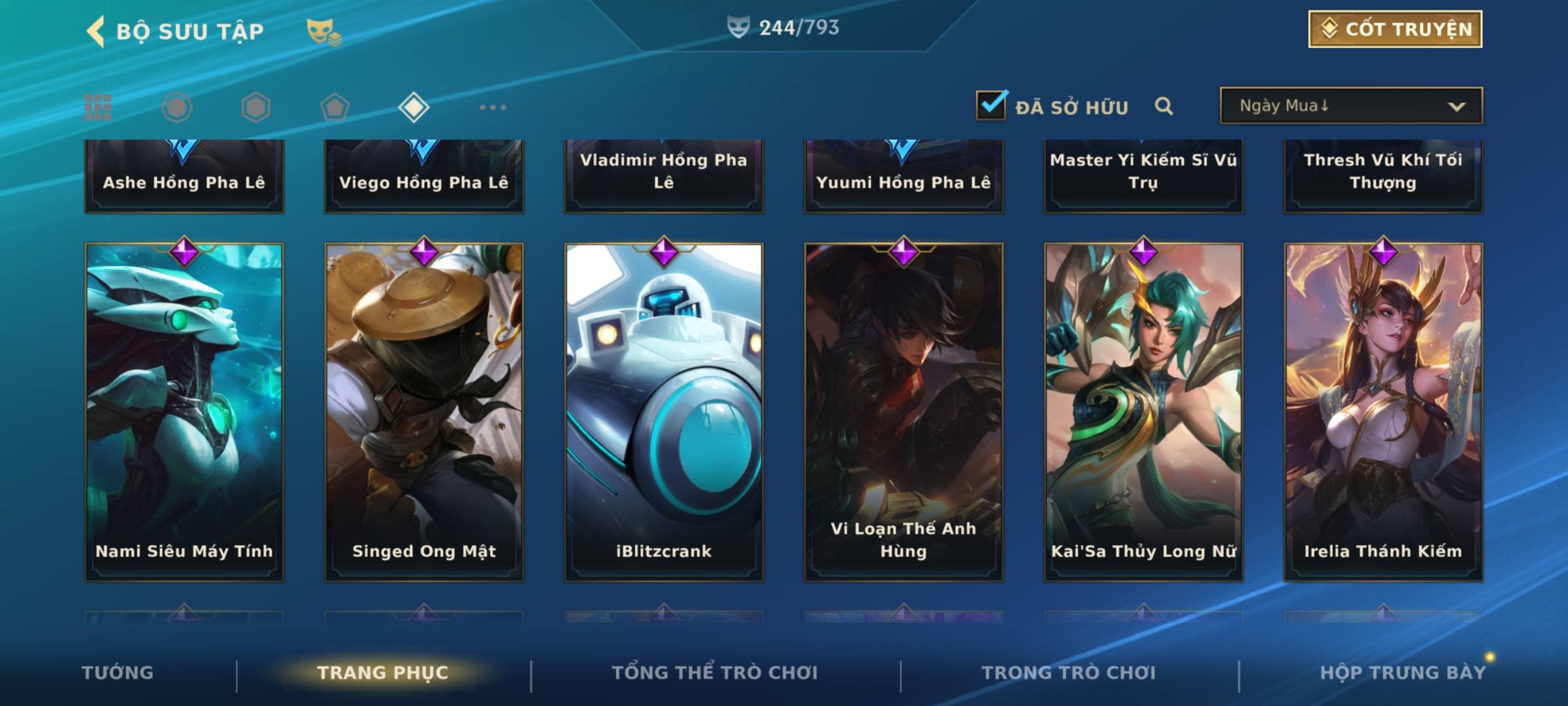Select the grid all-rarities filter

(x=98, y=107)
